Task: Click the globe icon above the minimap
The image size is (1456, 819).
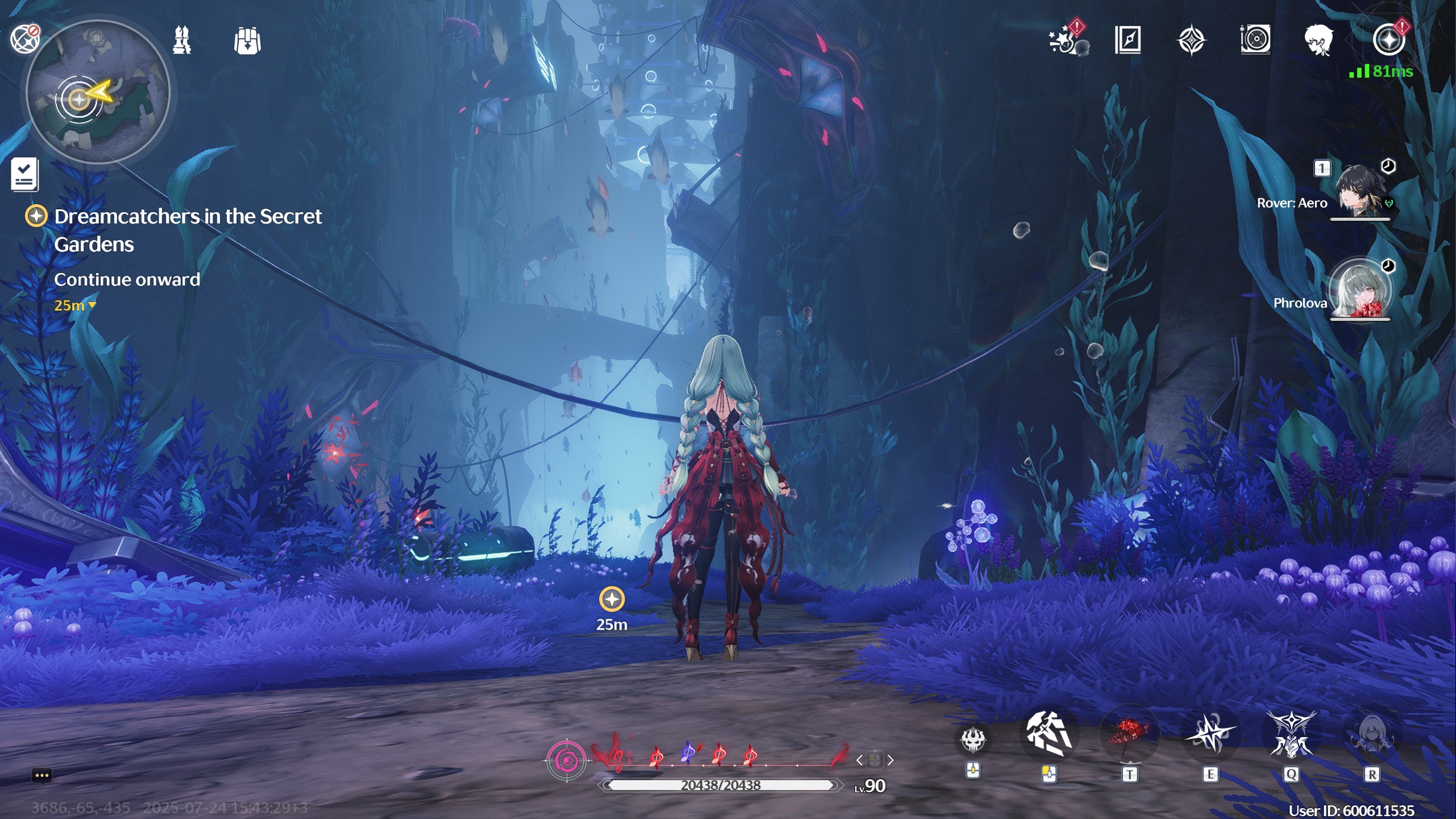Action: (24, 39)
